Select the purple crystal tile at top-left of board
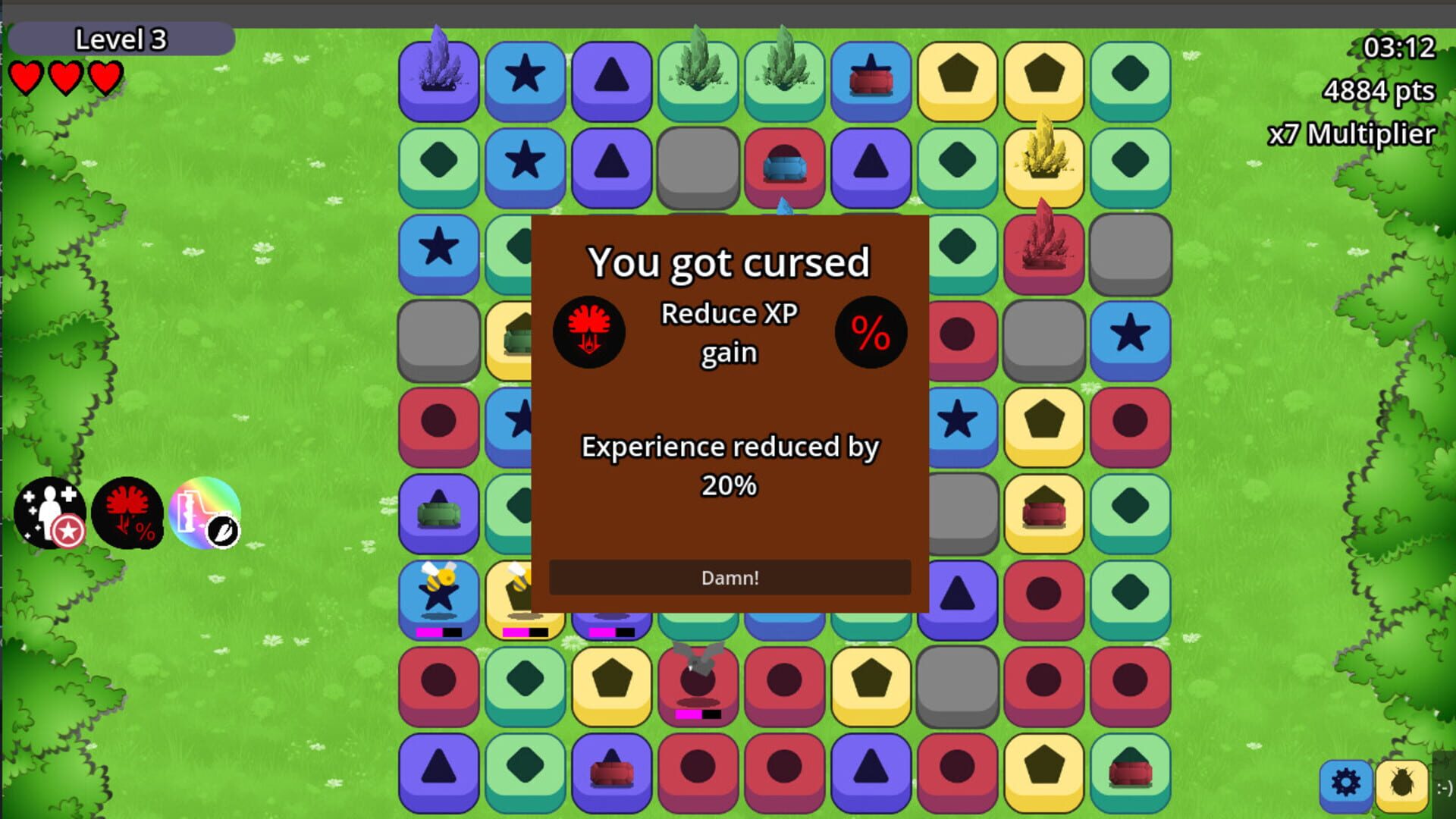The height and width of the screenshot is (819, 1456). tap(438, 72)
